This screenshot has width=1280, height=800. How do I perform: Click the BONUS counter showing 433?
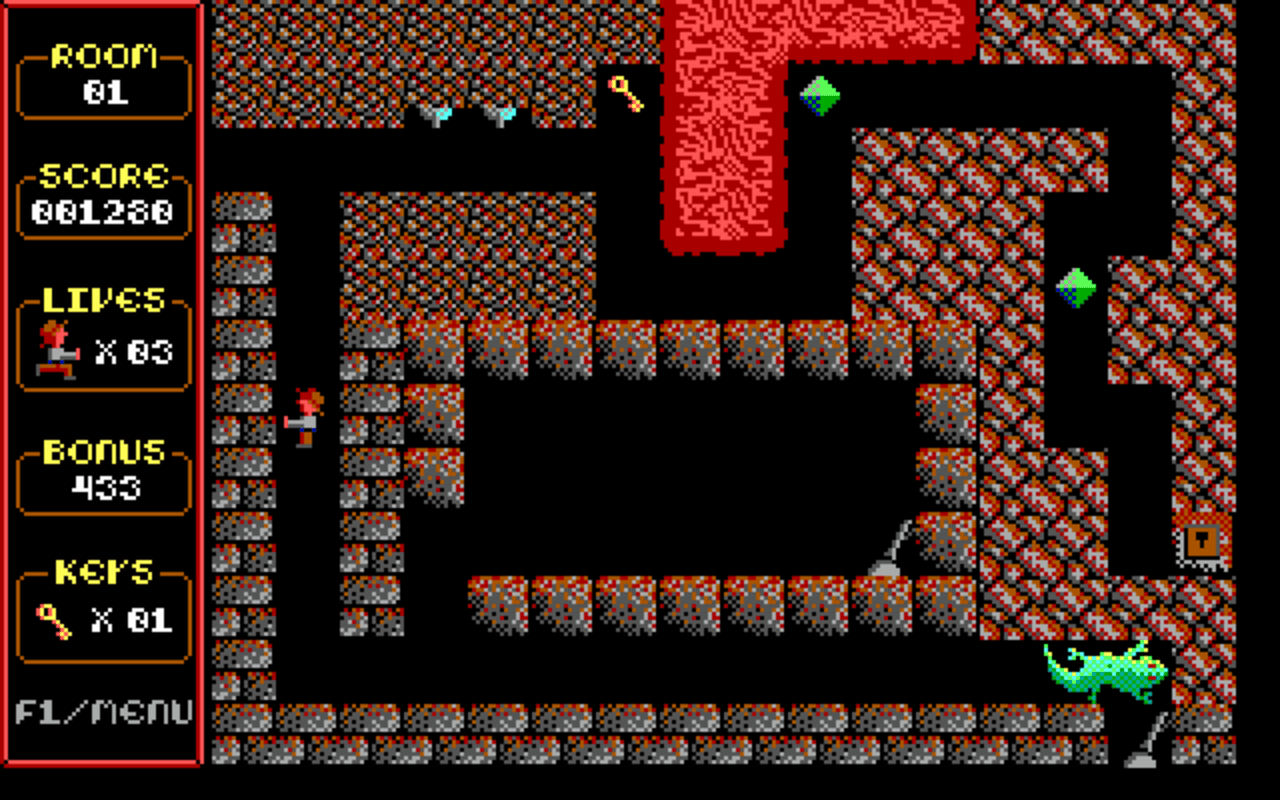pyautogui.click(x=103, y=487)
